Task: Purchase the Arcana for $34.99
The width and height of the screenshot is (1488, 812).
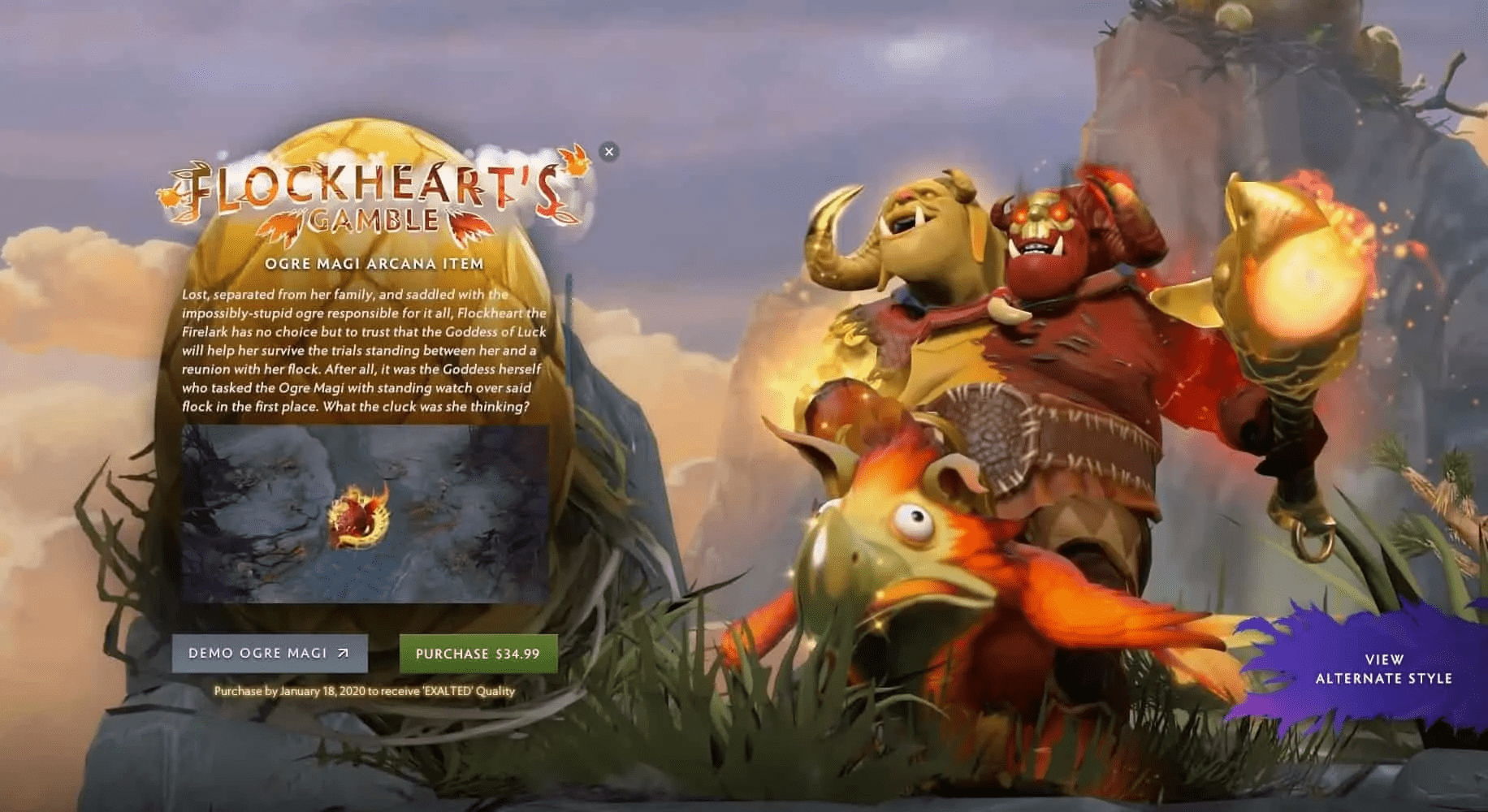Action: point(476,652)
